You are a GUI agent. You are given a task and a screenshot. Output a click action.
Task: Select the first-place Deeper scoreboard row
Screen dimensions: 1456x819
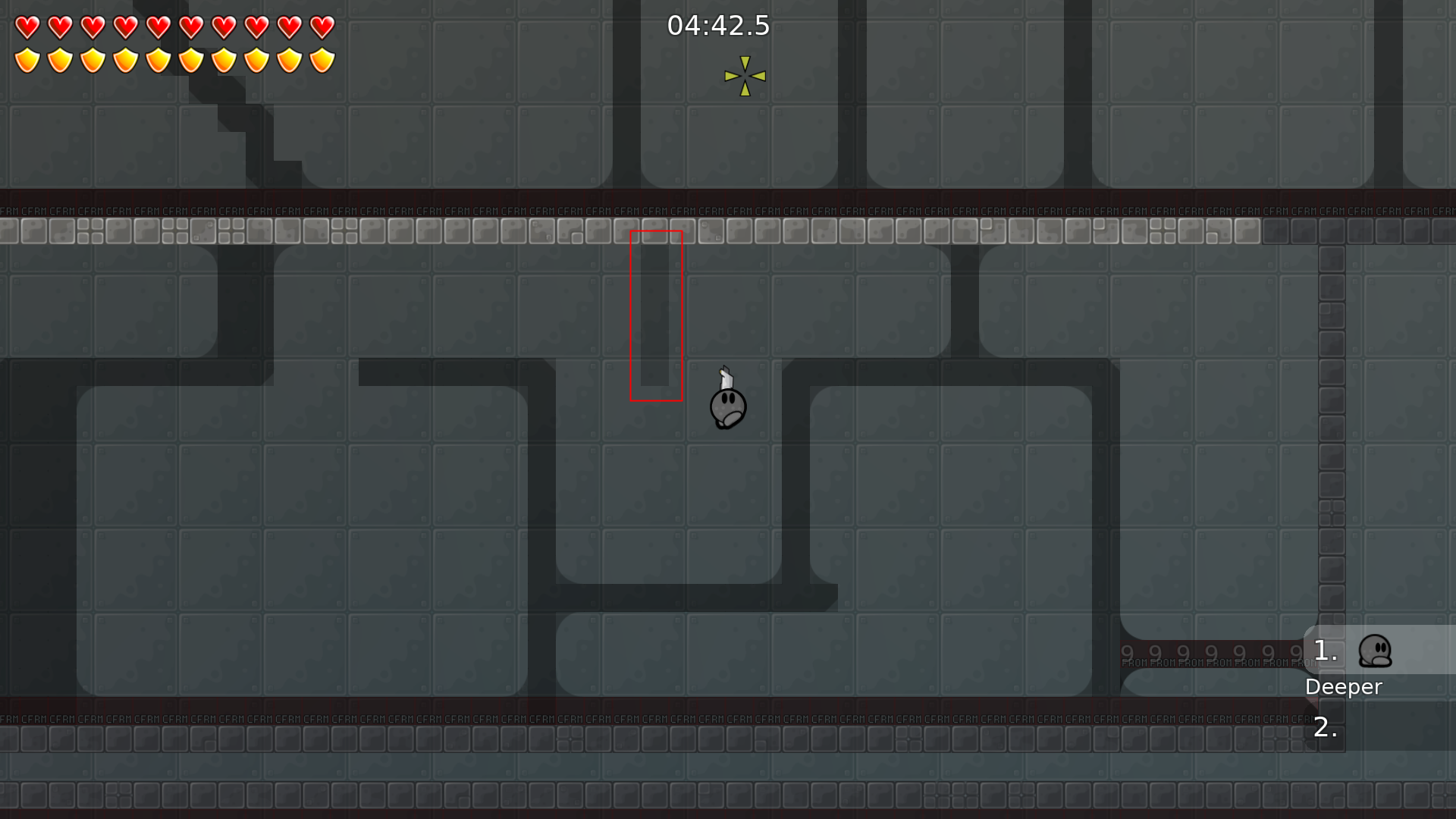[1379, 651]
